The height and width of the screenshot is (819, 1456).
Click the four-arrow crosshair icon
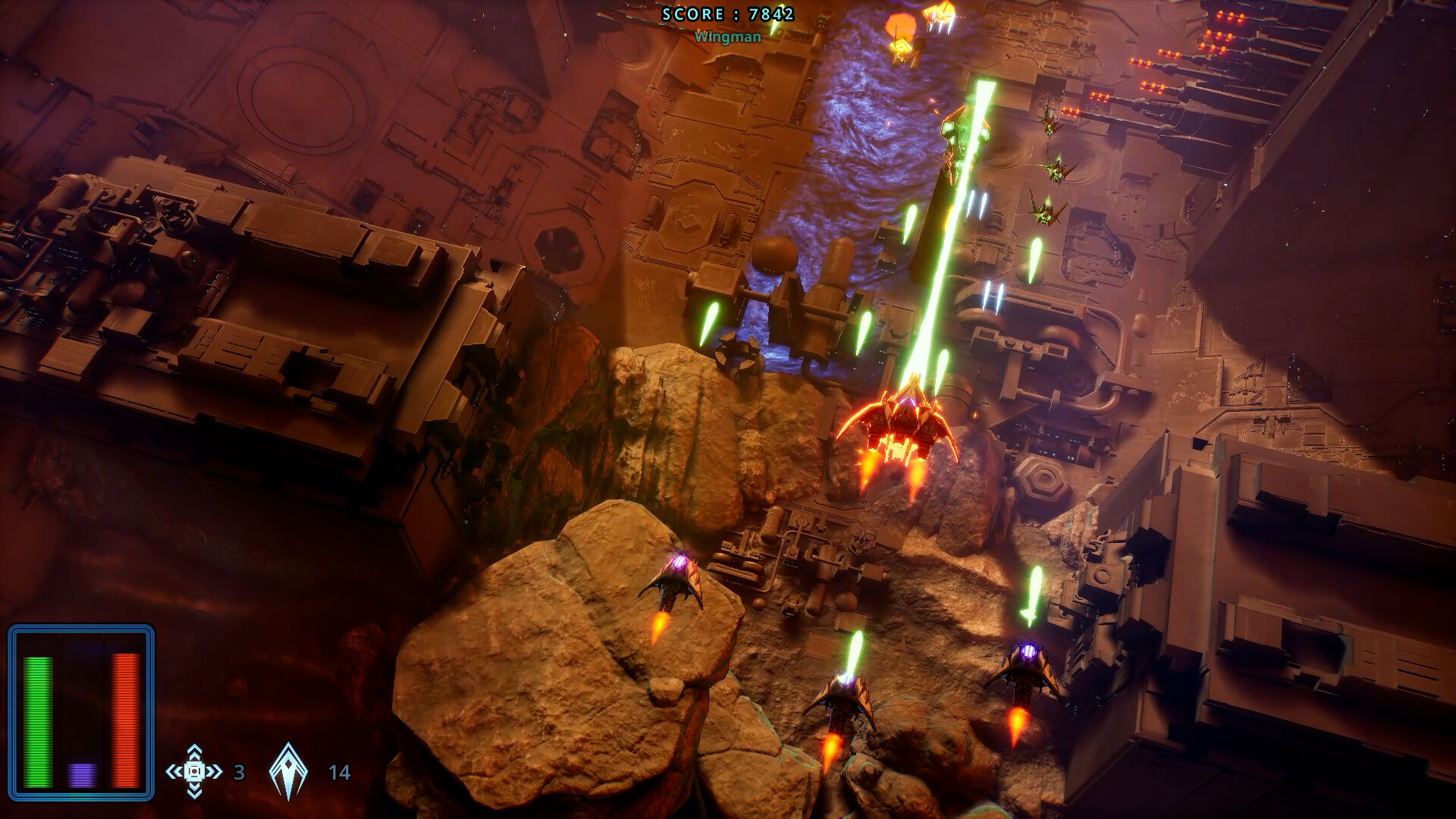coord(194,772)
